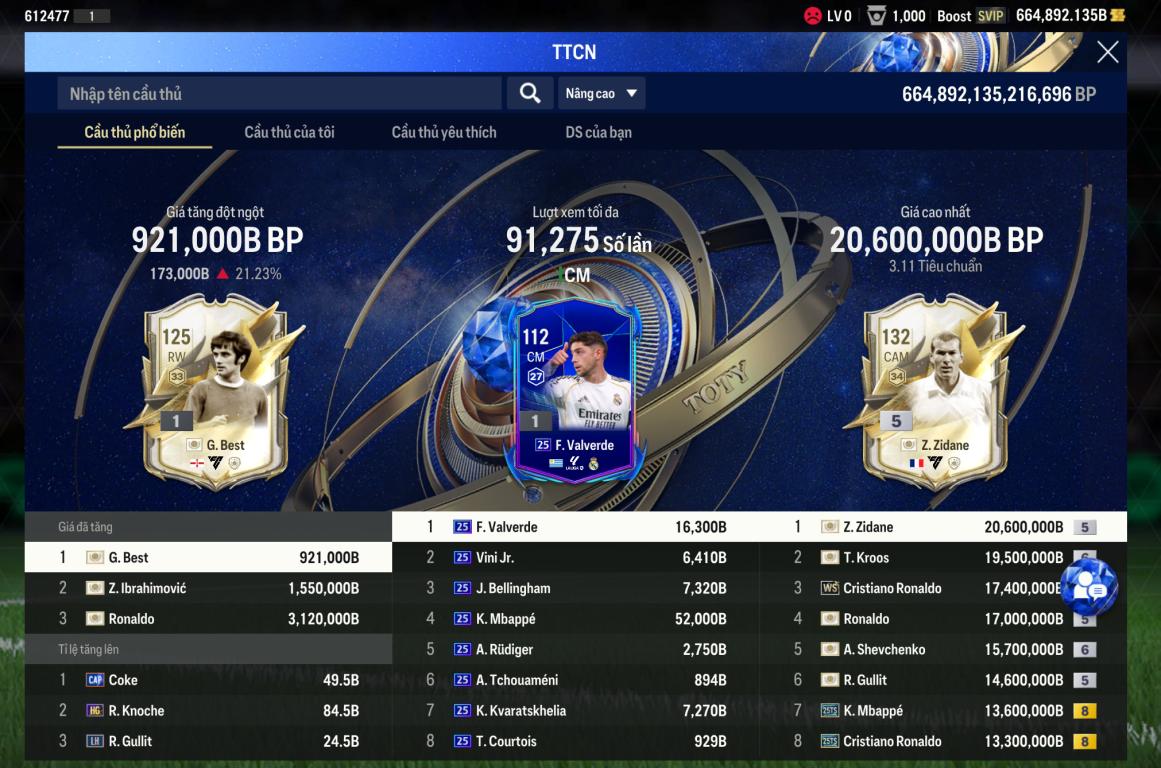Viewport: 1161px width, 768px height.
Task: Select the Z. Ibrahimović list row
Action: (x=208, y=588)
